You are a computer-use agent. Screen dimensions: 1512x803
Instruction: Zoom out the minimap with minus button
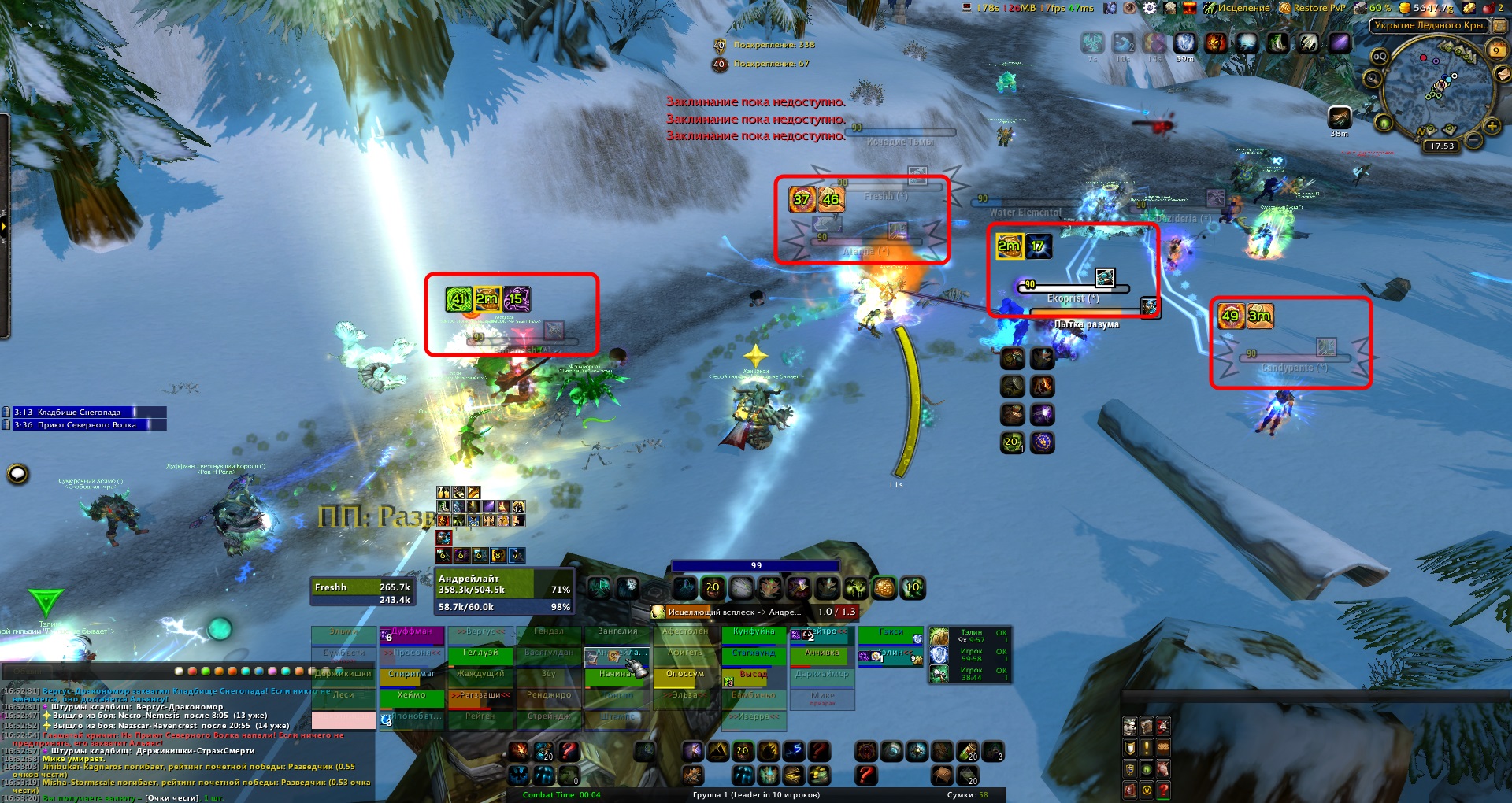[x=1474, y=142]
